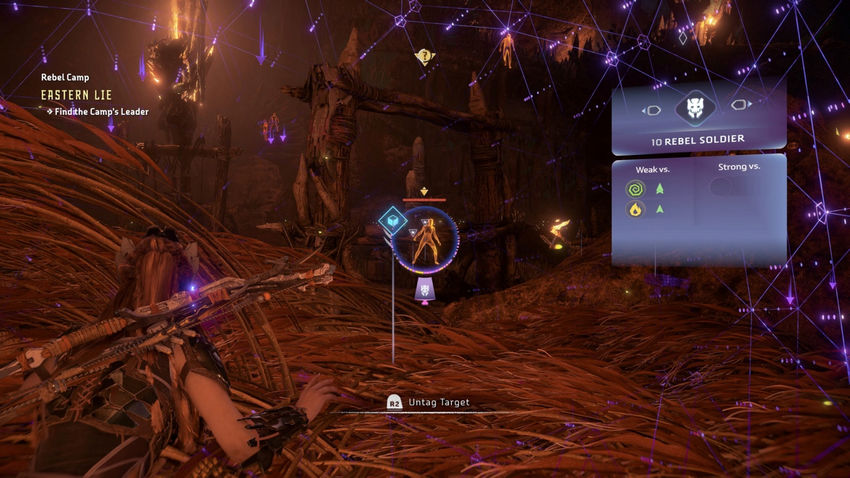Cycle to the previous scan component arrow

pyautogui.click(x=651, y=109)
